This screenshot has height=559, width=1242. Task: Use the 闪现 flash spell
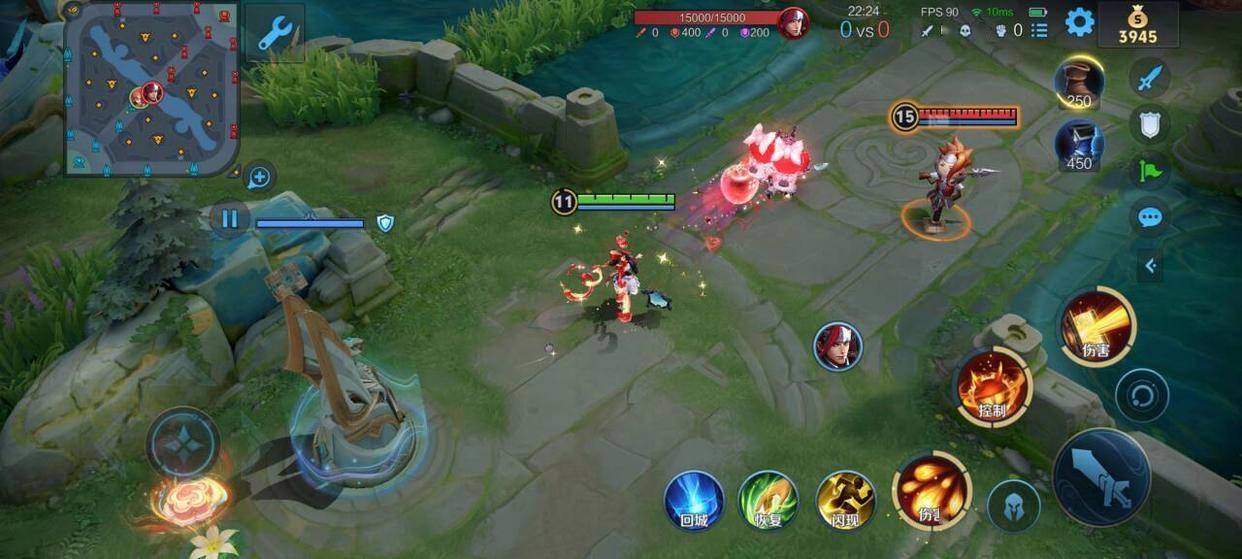point(845,500)
